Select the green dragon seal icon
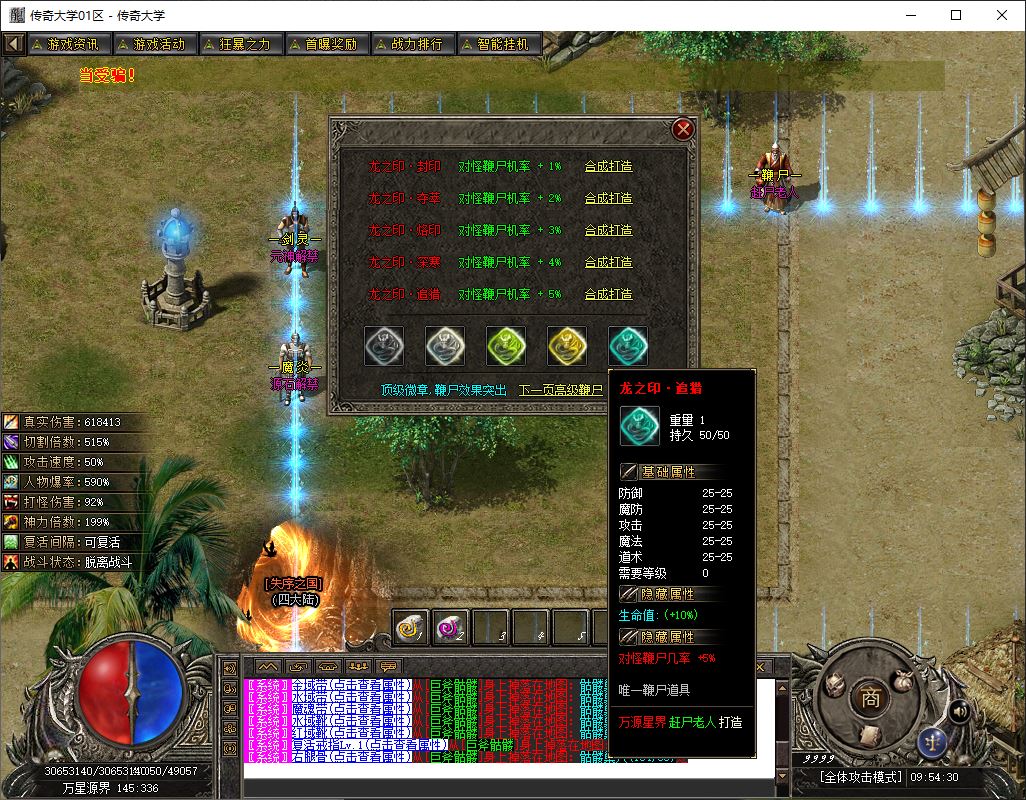Image resolution: width=1026 pixels, height=800 pixels. (506, 346)
